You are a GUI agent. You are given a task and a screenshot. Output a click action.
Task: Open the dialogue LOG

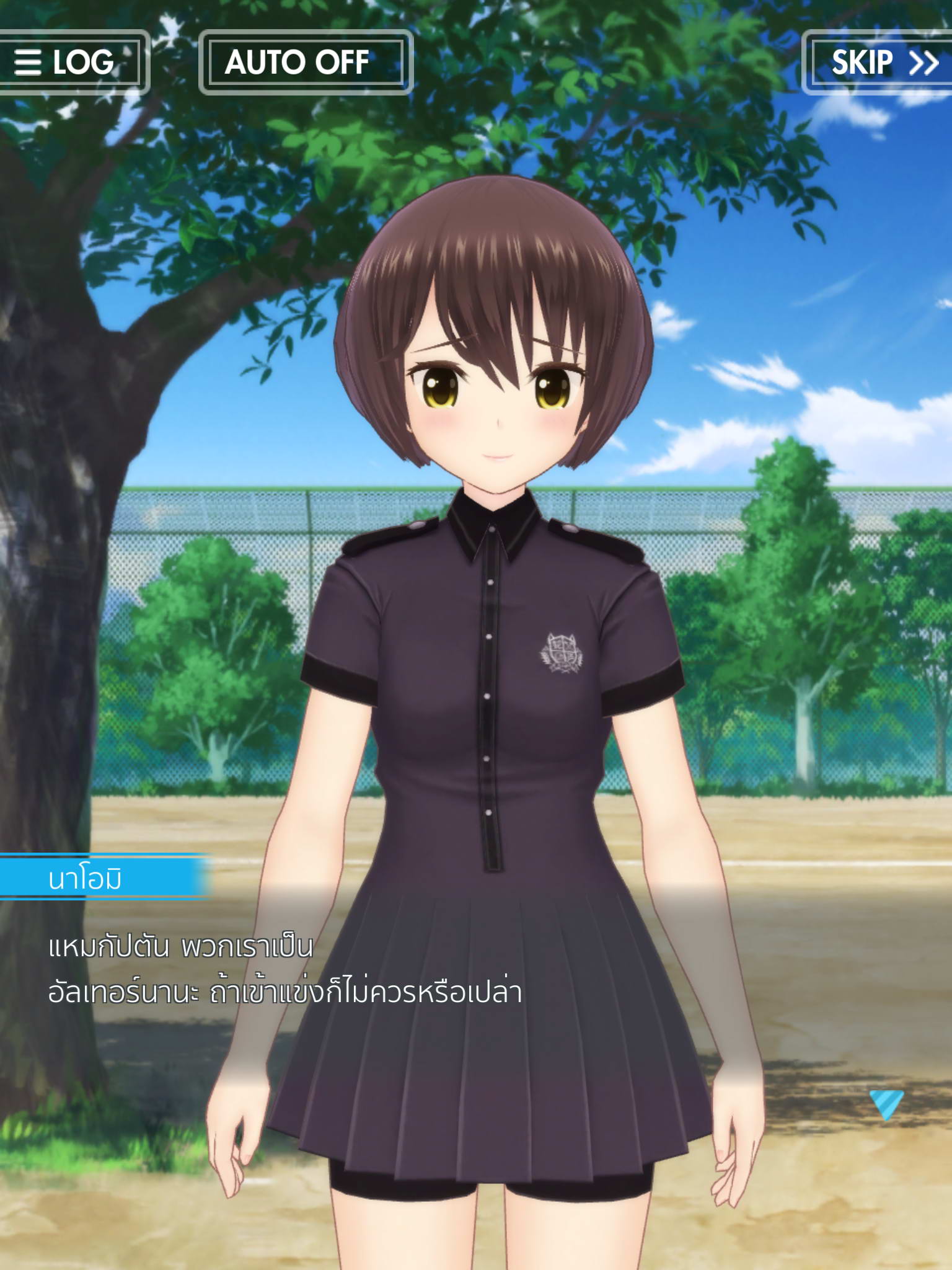coord(67,62)
